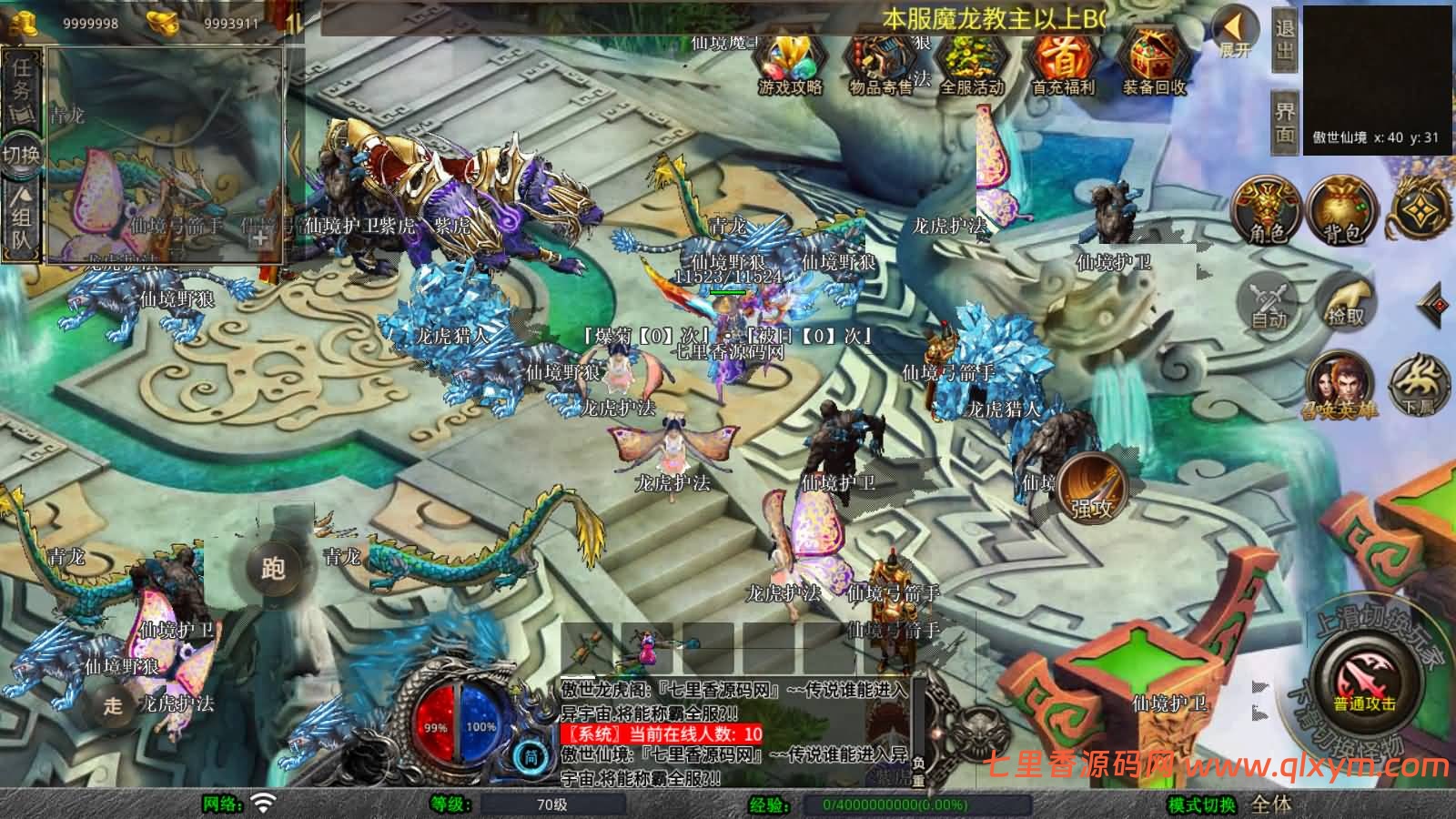1456x819 pixels.
Task: Open the 装备回收 equipment recycling chest
Action: (1154, 62)
